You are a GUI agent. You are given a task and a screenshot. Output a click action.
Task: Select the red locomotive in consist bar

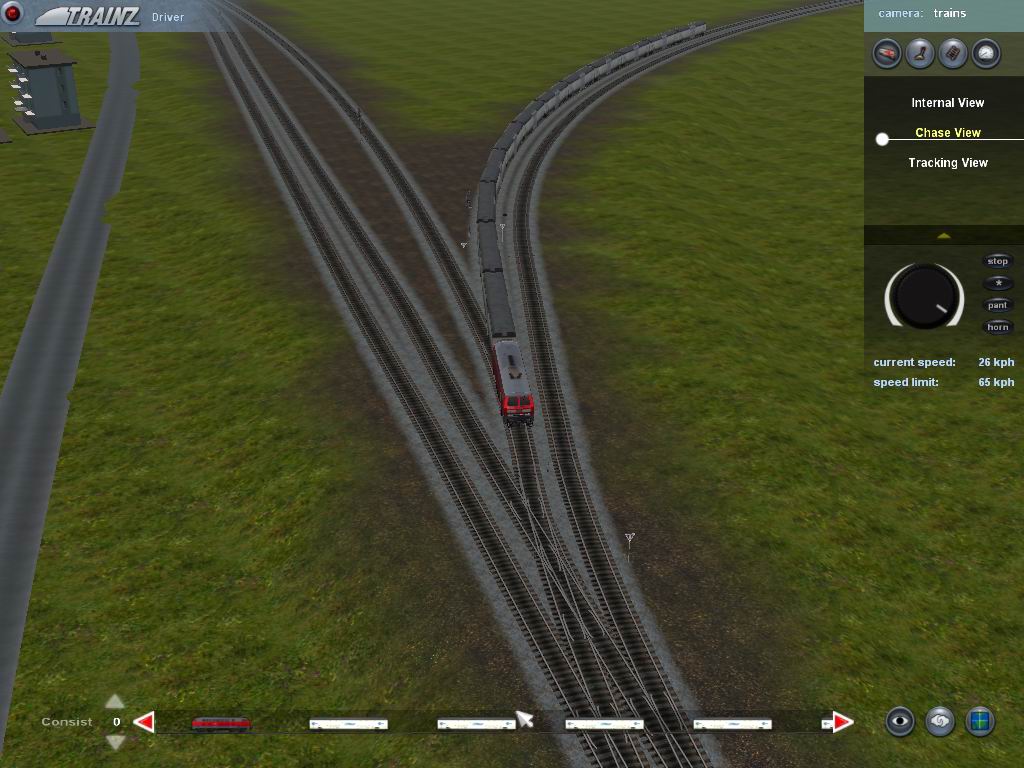point(221,723)
